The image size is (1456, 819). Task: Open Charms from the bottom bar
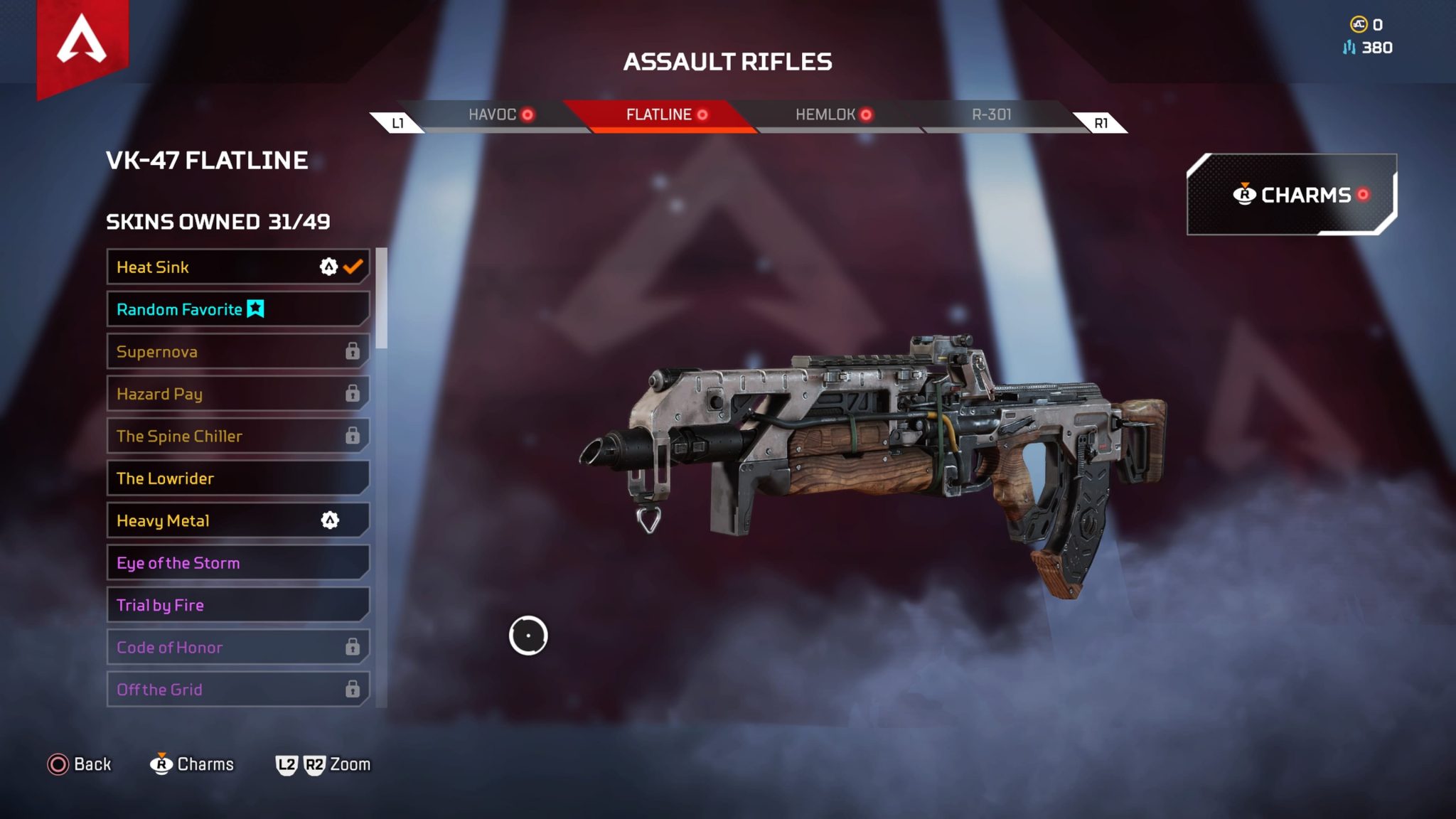click(x=192, y=764)
